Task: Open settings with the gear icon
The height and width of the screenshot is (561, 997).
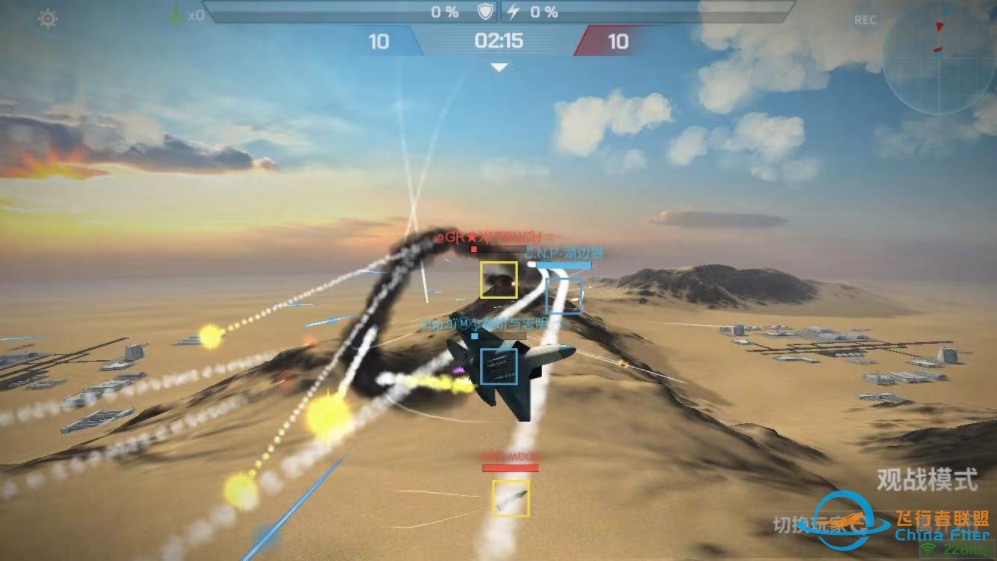Action: pyautogui.click(x=47, y=19)
